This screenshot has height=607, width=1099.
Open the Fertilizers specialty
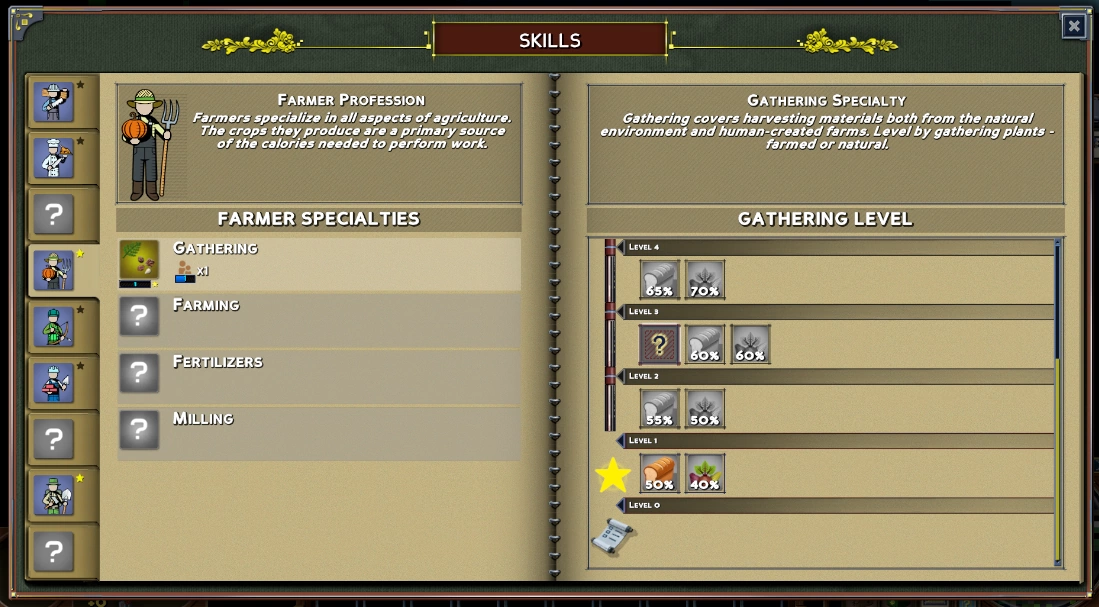pyautogui.click(x=319, y=376)
